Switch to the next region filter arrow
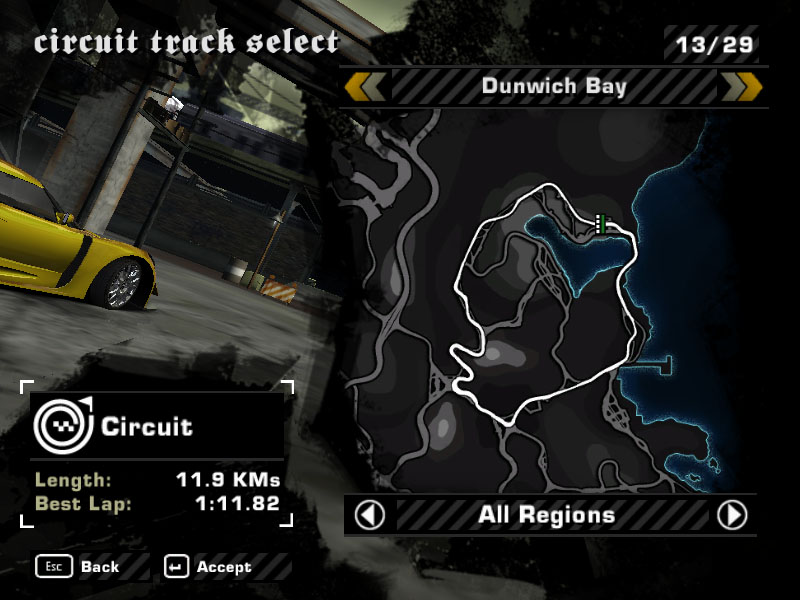This screenshot has height=600, width=800. [732, 515]
